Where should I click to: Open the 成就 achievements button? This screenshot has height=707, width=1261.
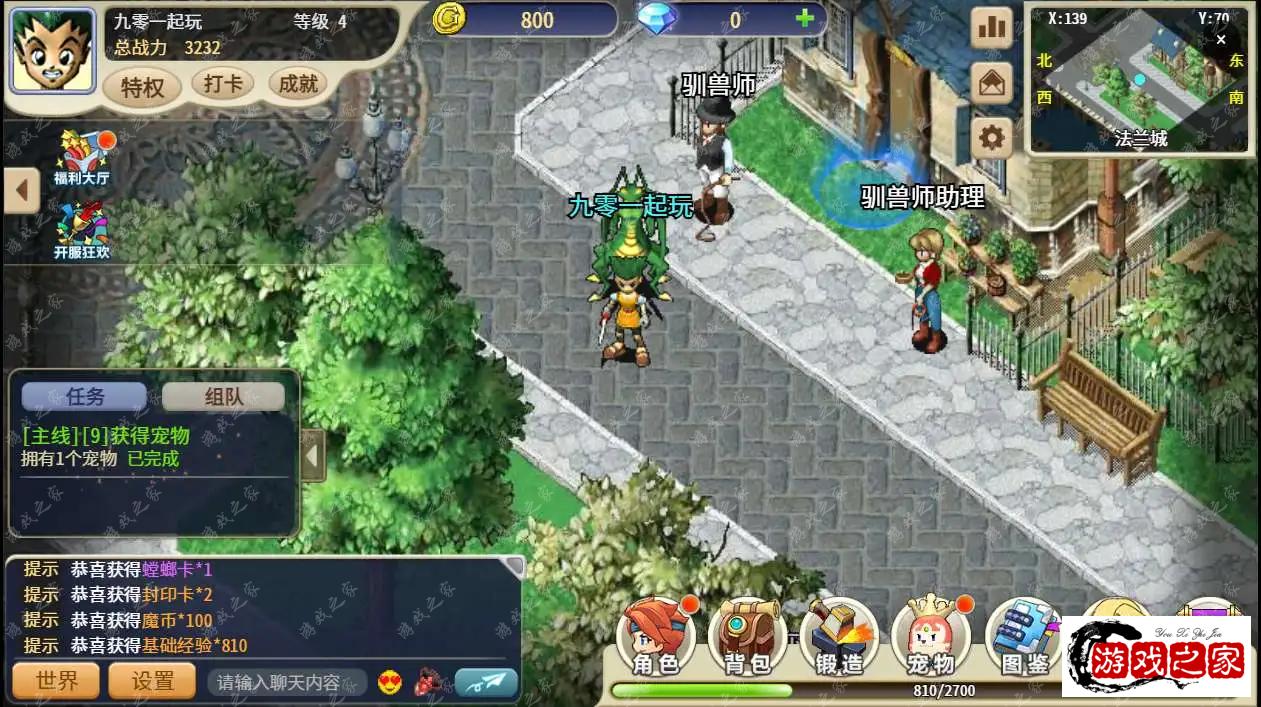point(298,84)
